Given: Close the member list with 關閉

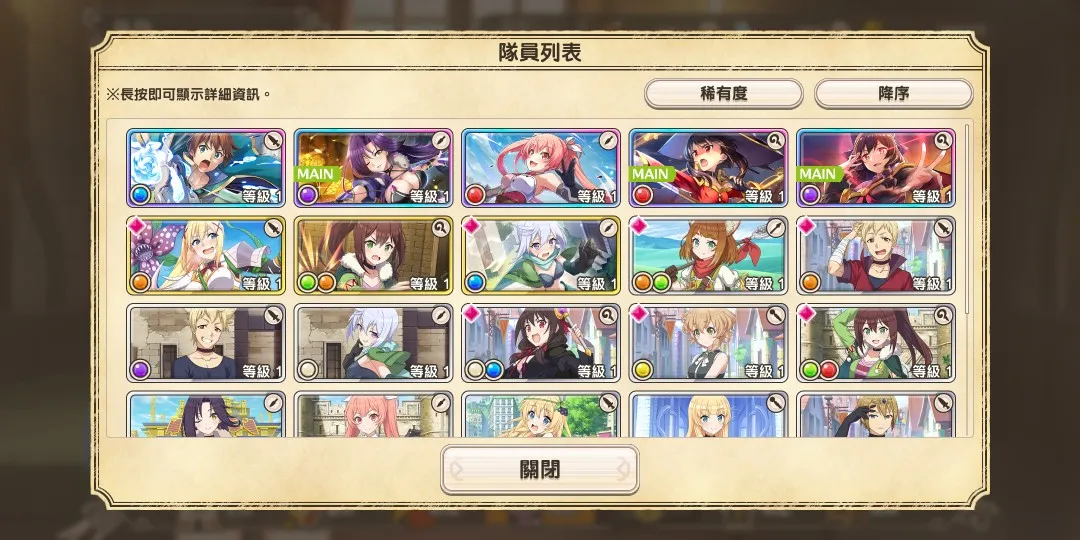Looking at the screenshot, I should click(x=539, y=469).
